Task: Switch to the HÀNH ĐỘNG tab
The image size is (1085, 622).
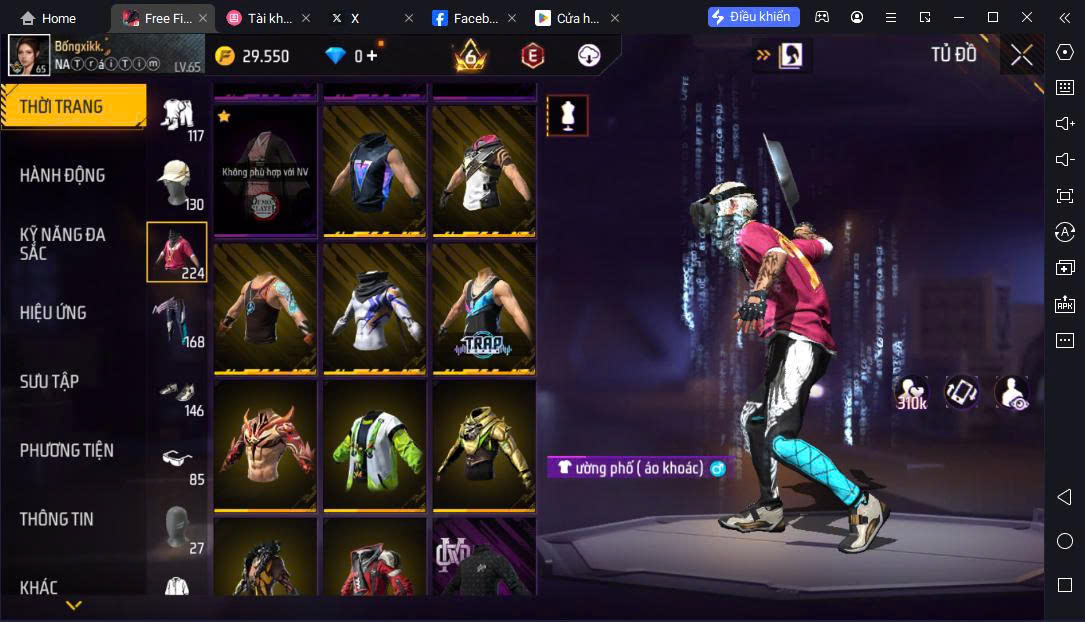Action: pyautogui.click(x=62, y=175)
